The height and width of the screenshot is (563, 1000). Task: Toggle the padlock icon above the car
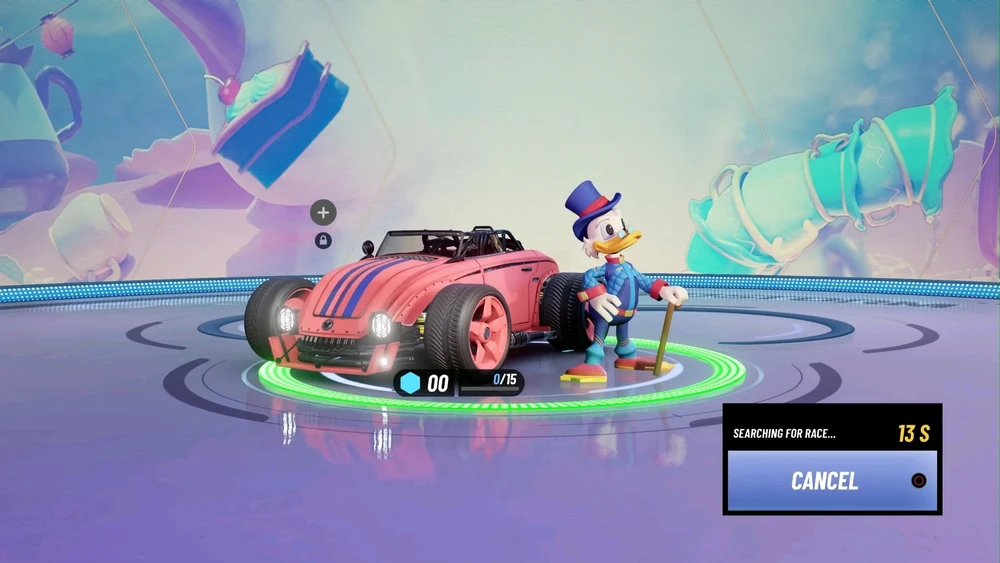[x=323, y=240]
